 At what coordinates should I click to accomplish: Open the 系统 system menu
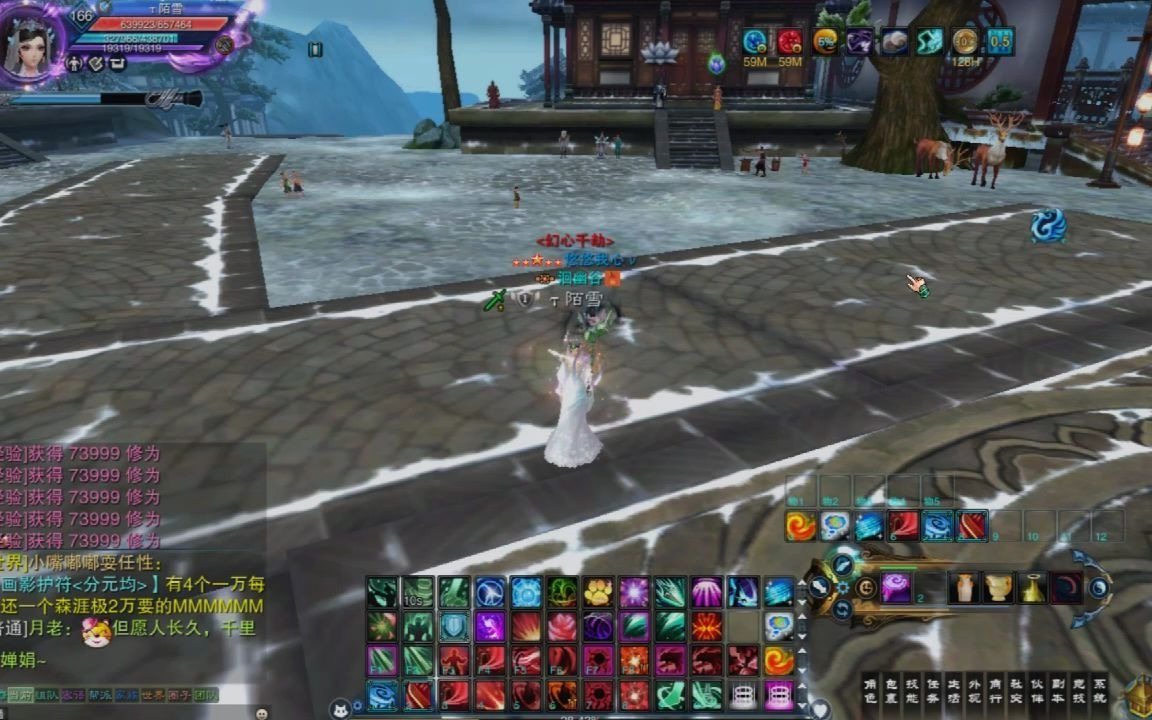(1099, 692)
